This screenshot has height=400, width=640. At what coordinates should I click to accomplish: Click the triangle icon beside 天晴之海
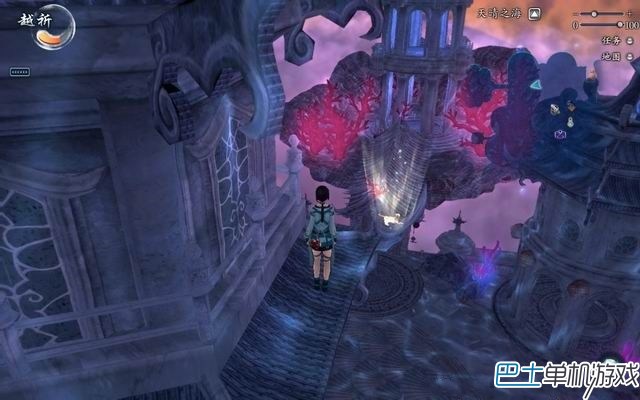(x=535, y=13)
